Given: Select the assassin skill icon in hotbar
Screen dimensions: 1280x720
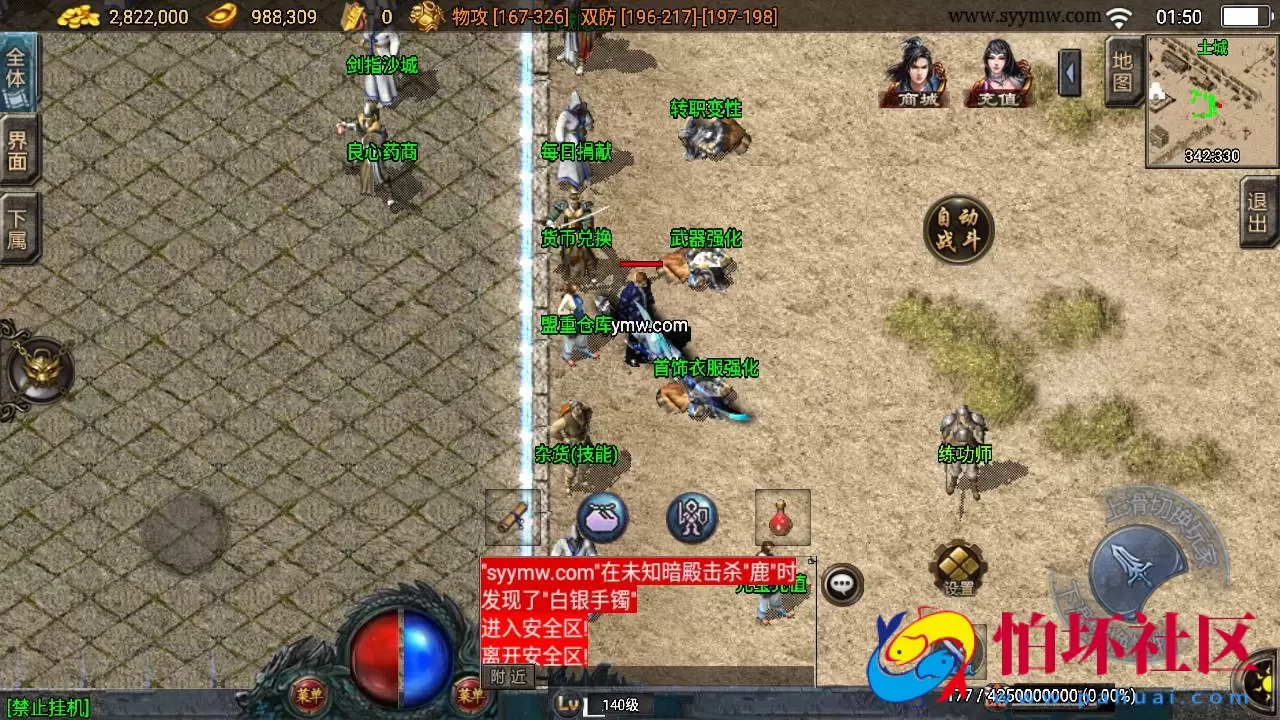Looking at the screenshot, I should [691, 517].
